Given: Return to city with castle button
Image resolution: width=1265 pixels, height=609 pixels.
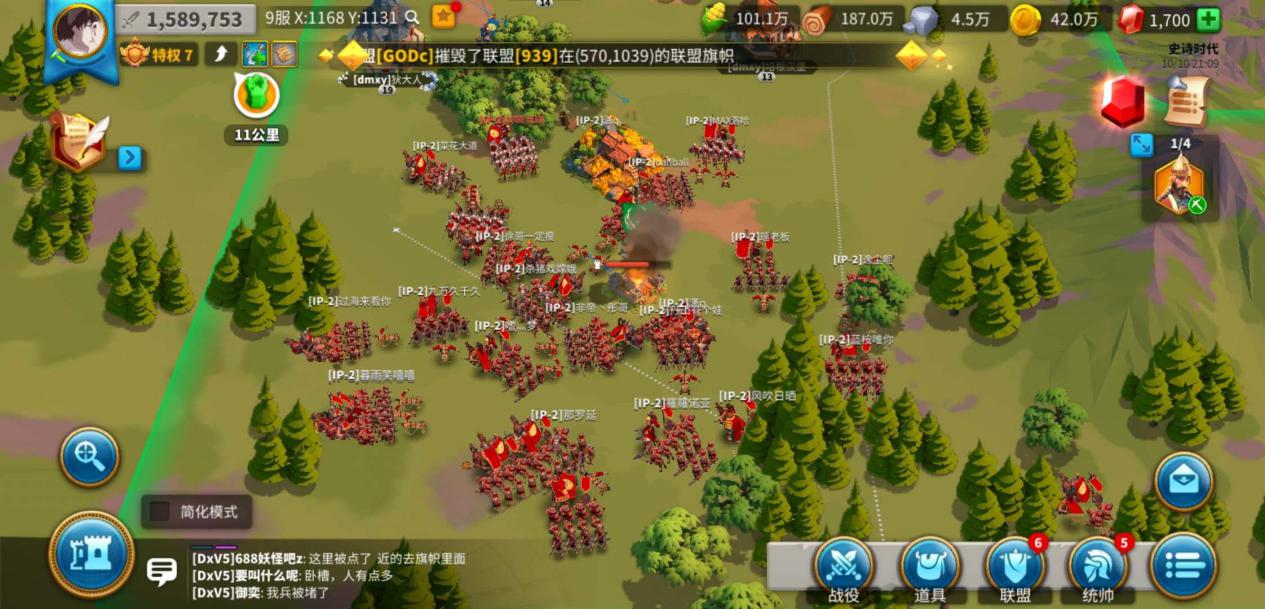Looking at the screenshot, I should tap(92, 553).
